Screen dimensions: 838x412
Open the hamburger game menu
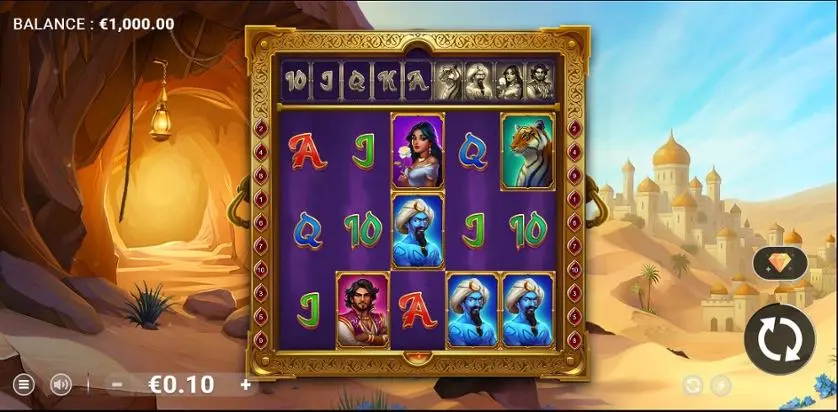point(23,384)
